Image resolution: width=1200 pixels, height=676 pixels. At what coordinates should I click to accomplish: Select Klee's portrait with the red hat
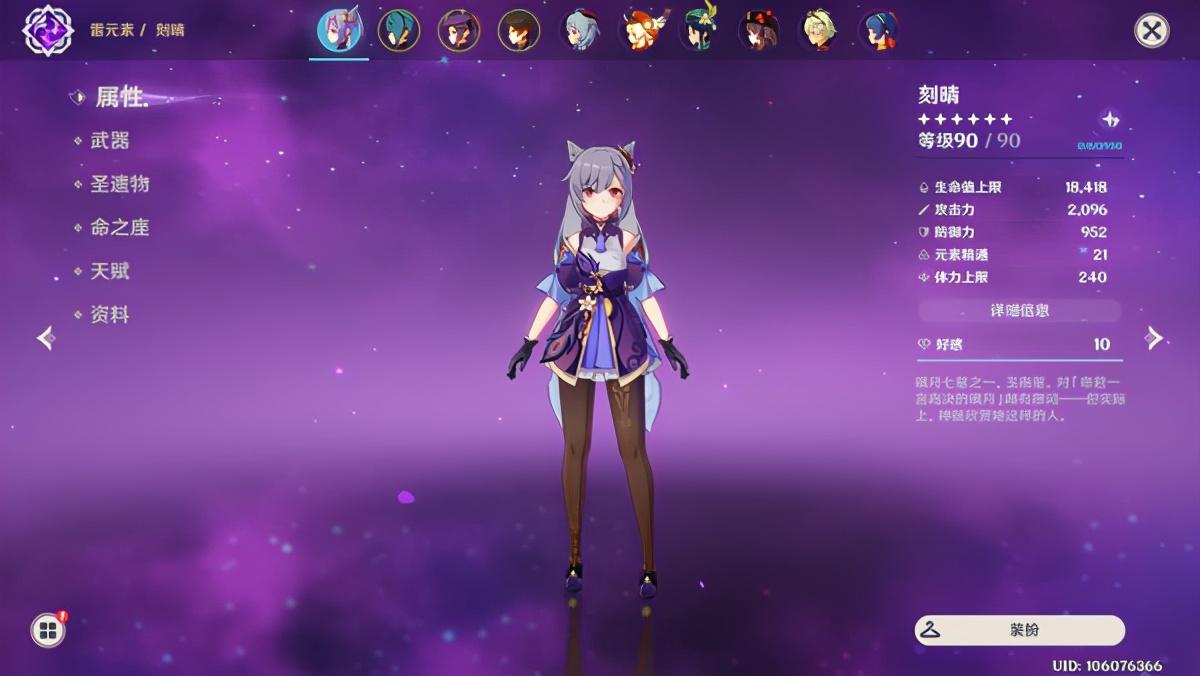(640, 31)
